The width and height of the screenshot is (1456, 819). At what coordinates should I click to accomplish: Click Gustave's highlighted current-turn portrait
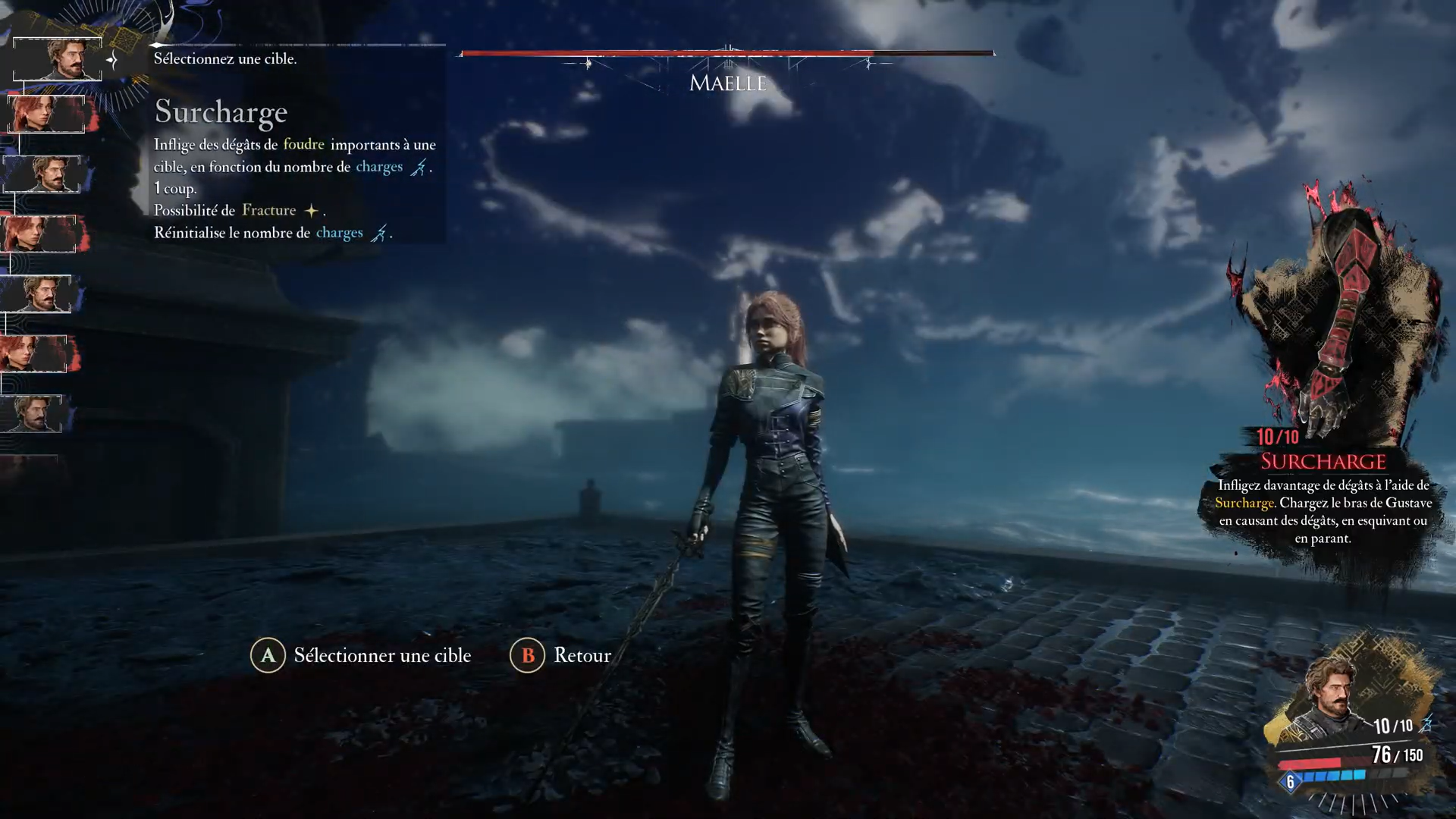click(58, 59)
